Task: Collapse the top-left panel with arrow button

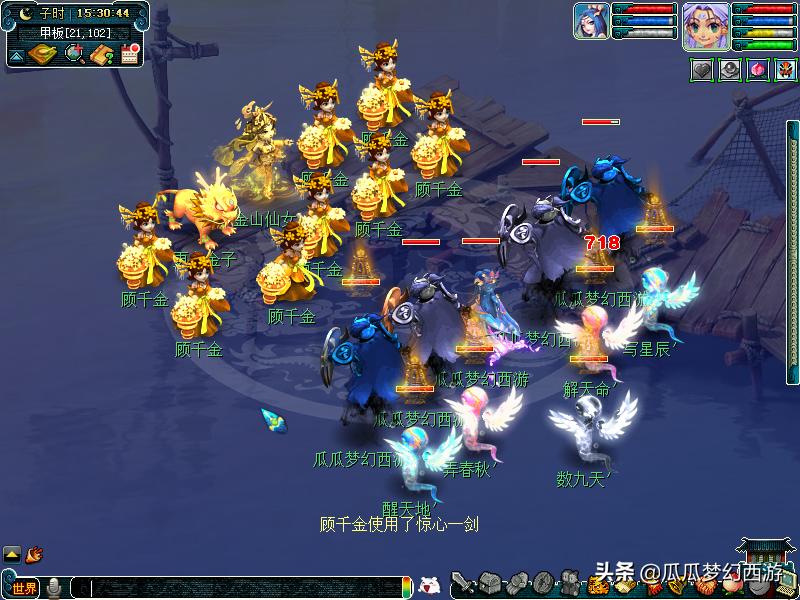Action: 16,55
